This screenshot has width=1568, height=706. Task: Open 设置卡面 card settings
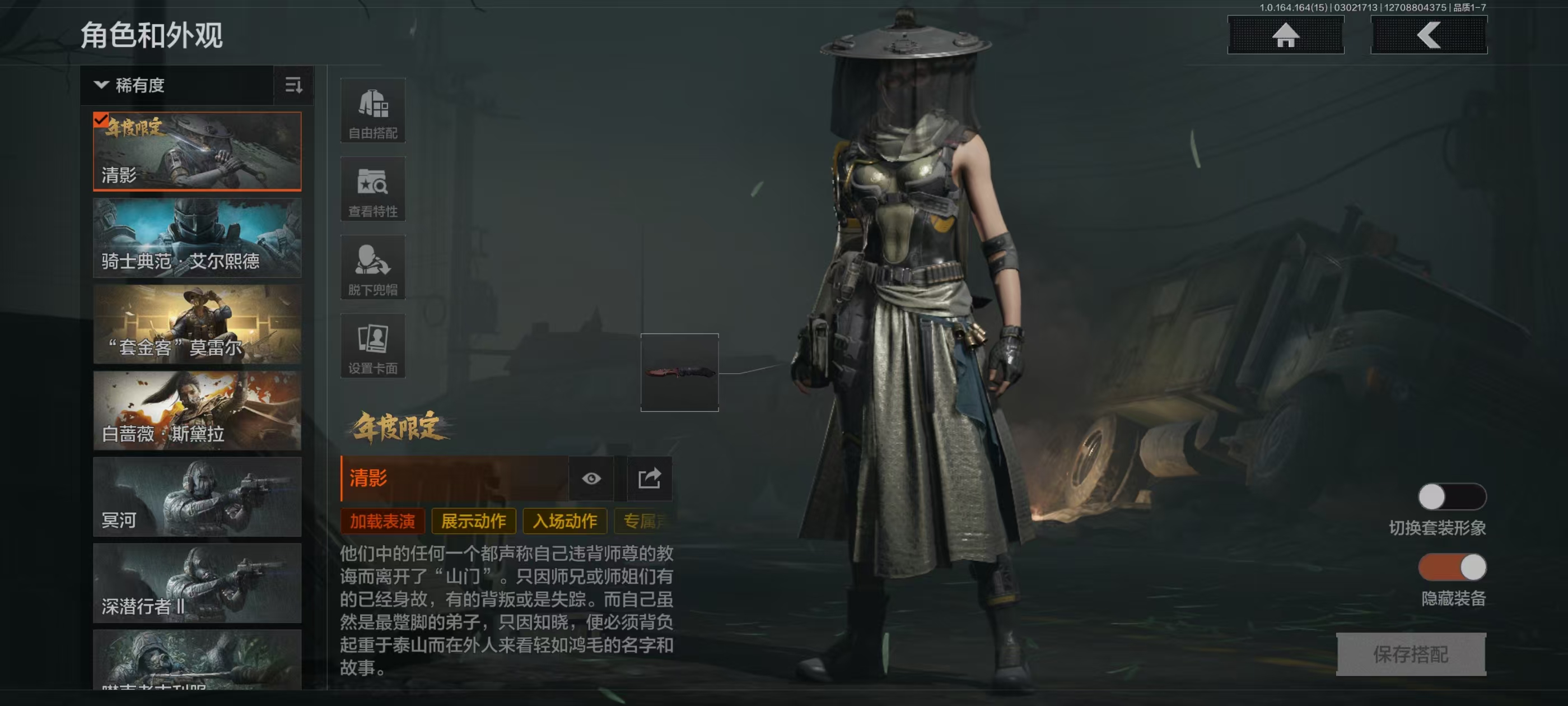(x=372, y=346)
